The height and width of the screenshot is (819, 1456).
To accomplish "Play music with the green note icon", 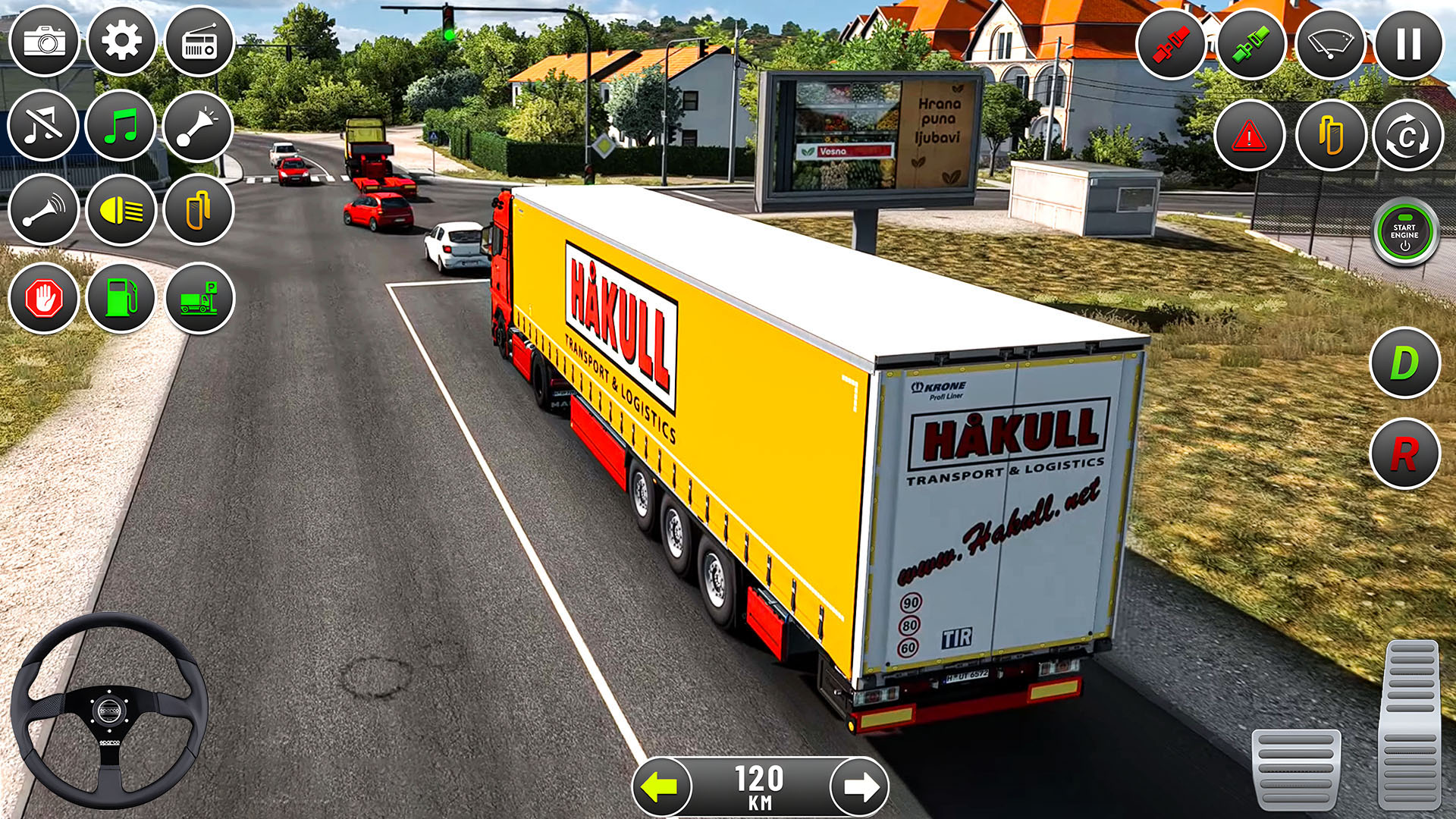I will (x=123, y=127).
